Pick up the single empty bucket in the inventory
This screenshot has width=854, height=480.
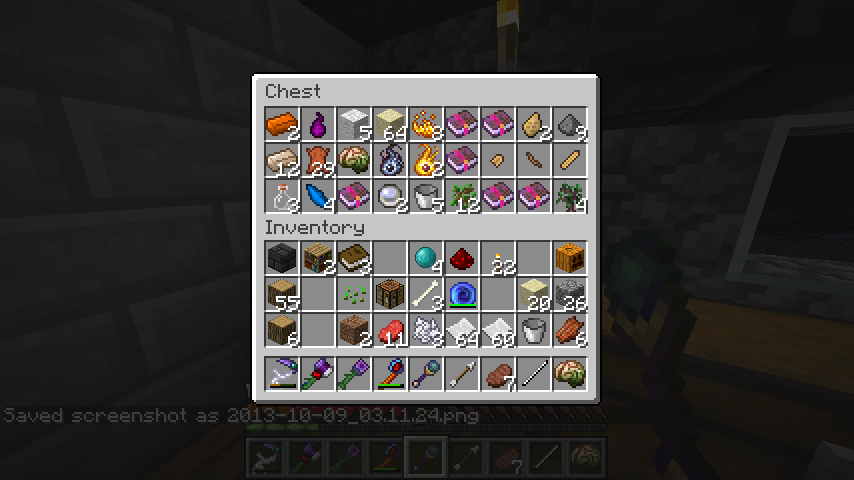click(x=534, y=330)
